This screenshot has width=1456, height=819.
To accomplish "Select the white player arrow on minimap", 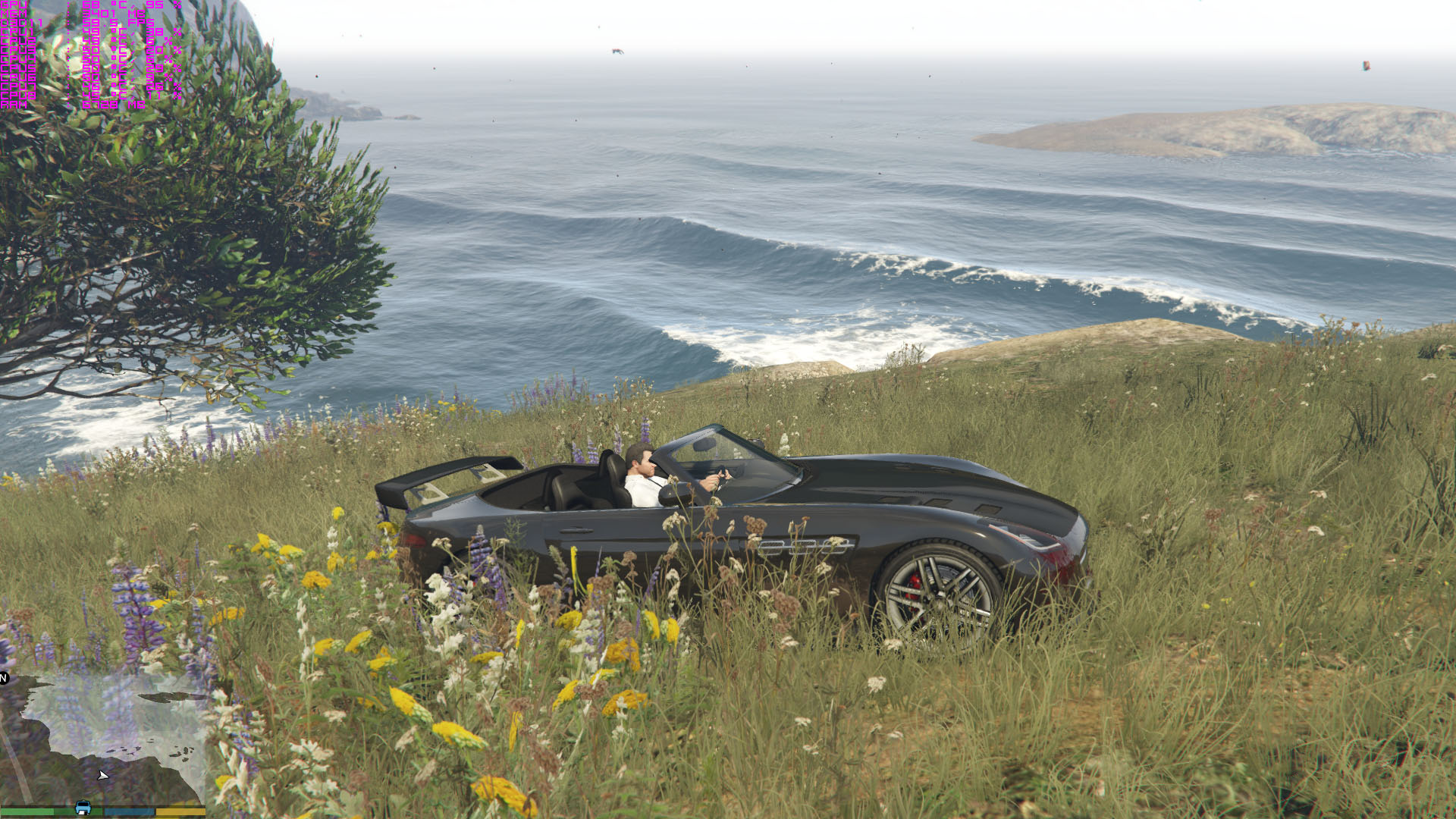I will [x=103, y=775].
